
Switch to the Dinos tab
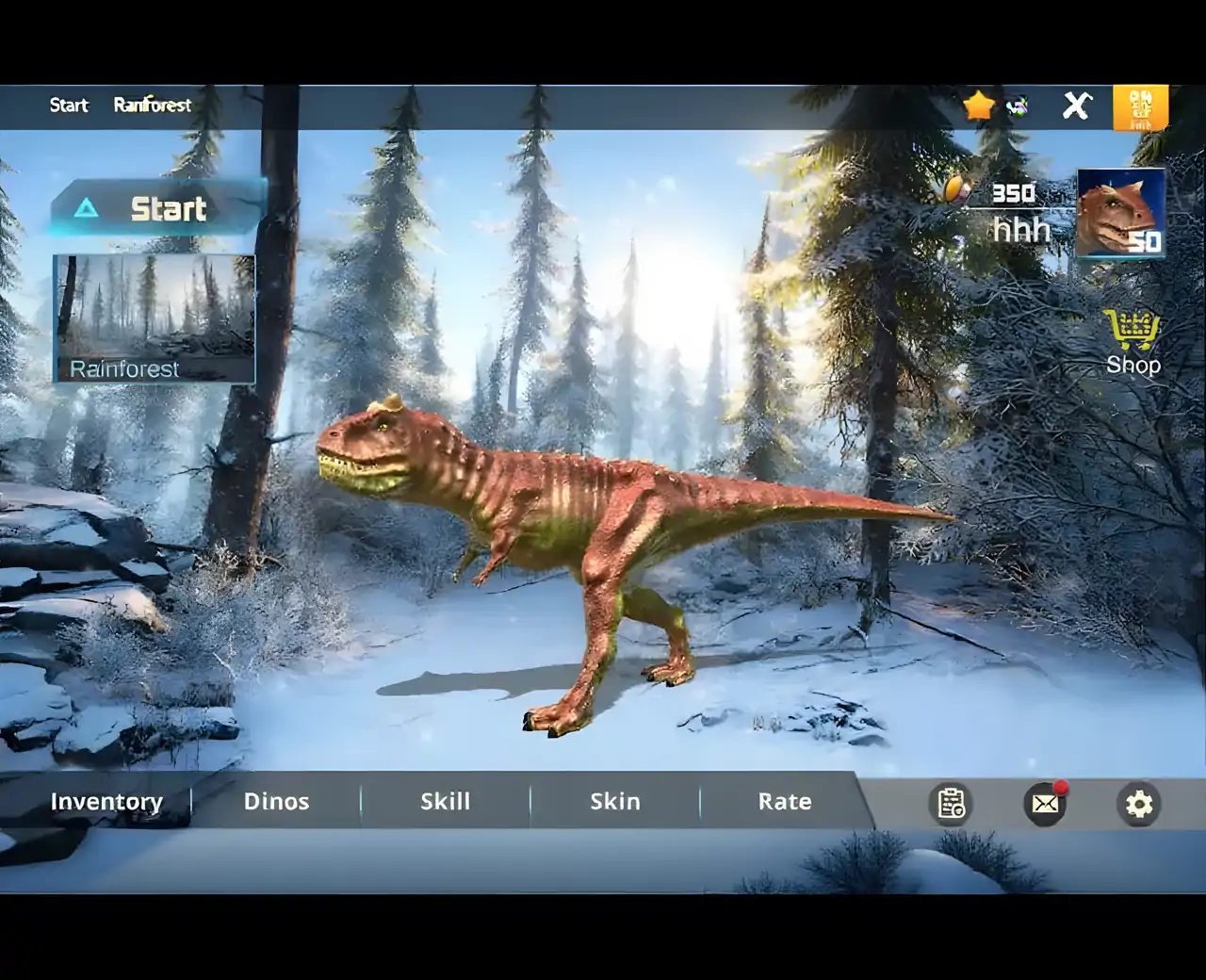[x=276, y=801]
